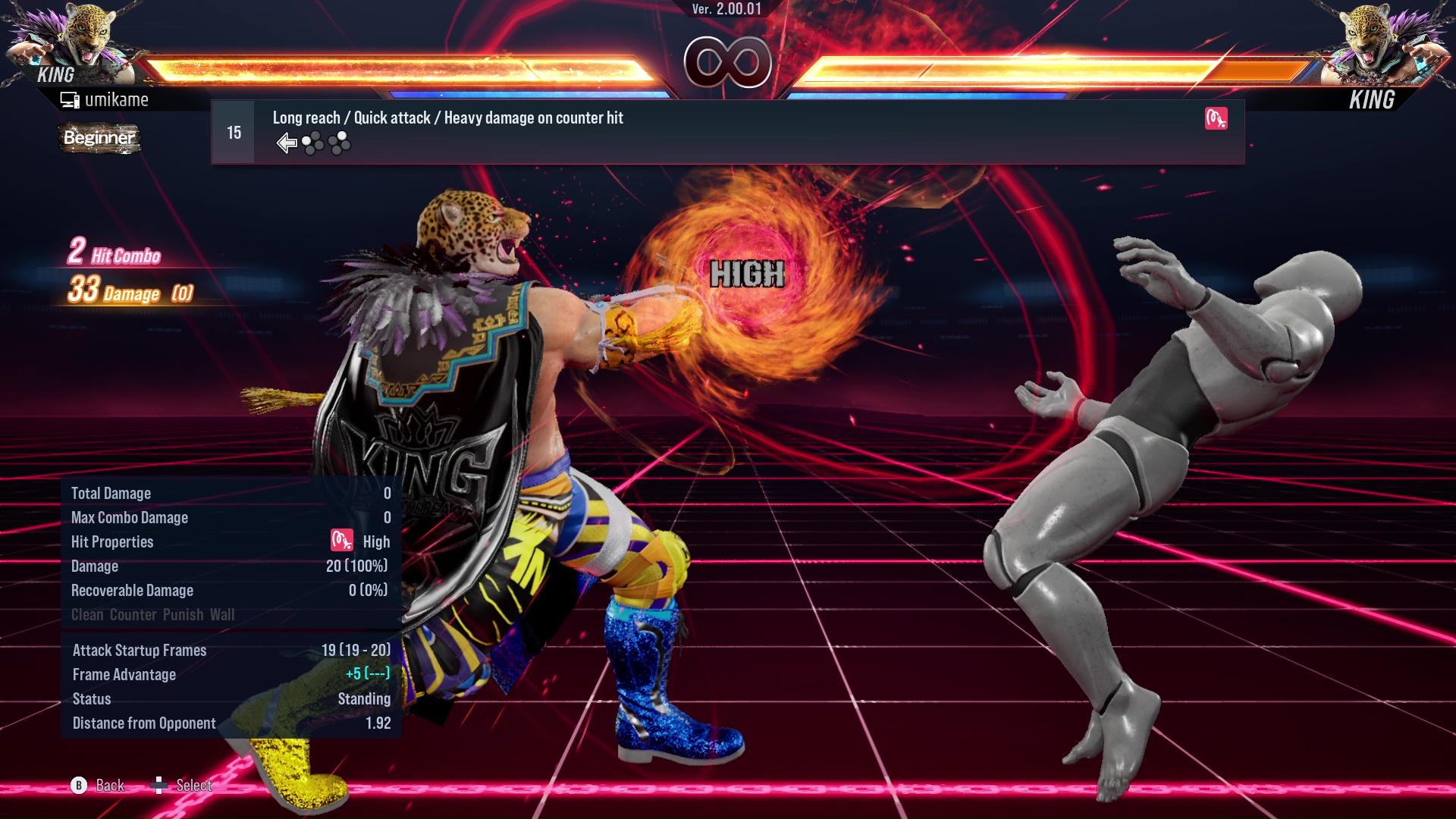Image resolution: width=1456 pixels, height=819 pixels.
Task: Select the 3+4 kick button input icon
Action: click(x=339, y=143)
